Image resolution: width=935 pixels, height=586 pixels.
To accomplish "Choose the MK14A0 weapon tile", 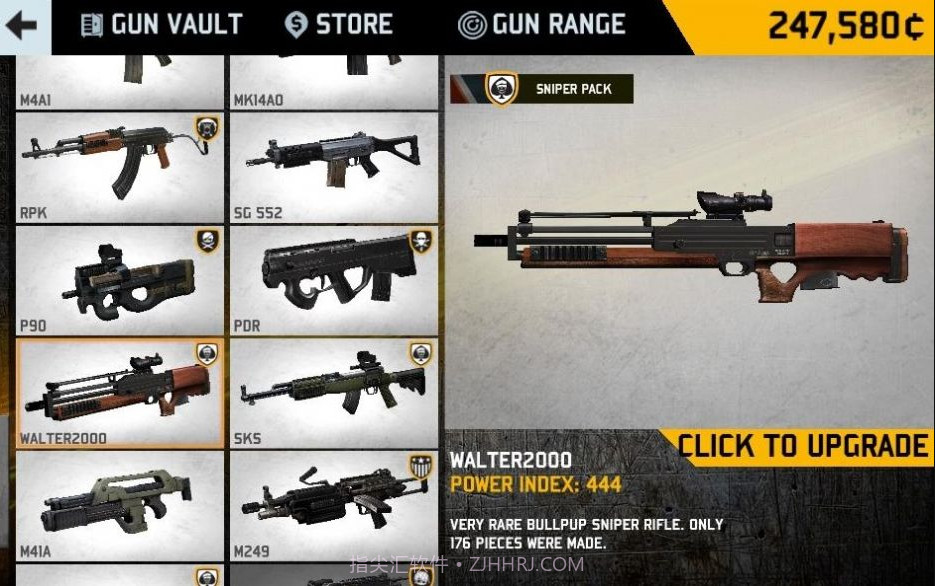I will point(334,82).
